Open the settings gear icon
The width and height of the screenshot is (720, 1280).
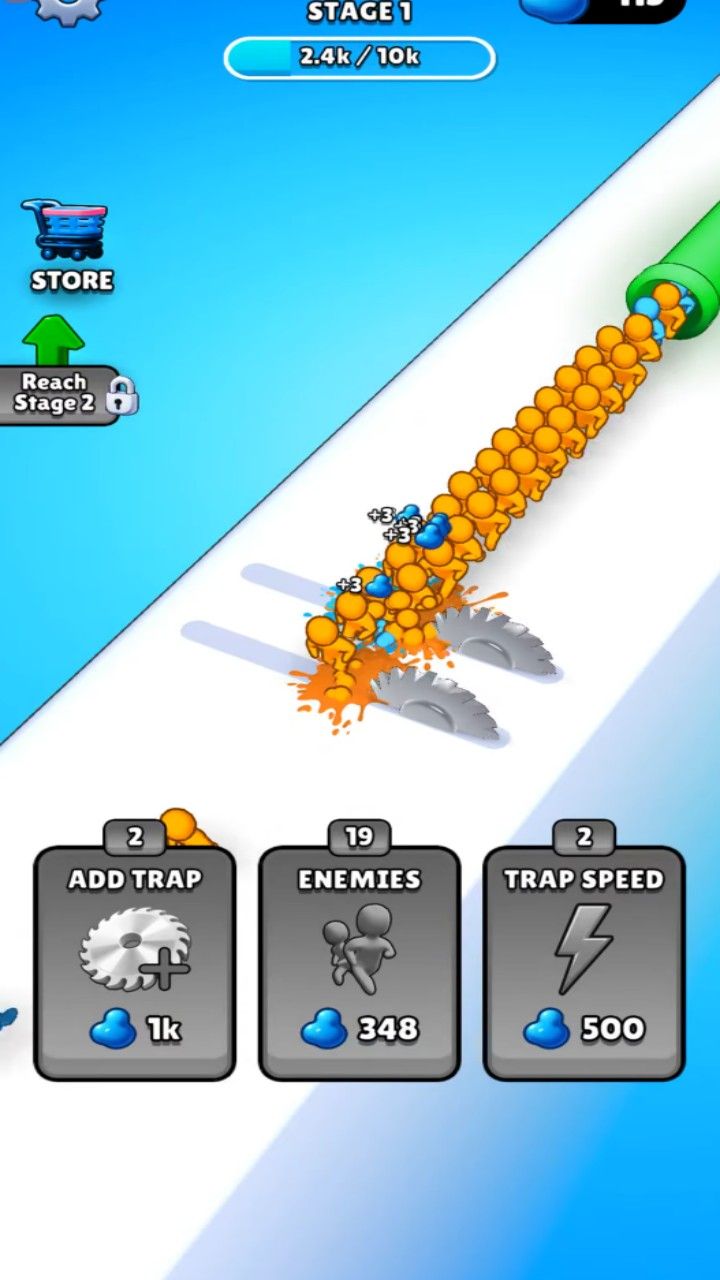[68, 8]
